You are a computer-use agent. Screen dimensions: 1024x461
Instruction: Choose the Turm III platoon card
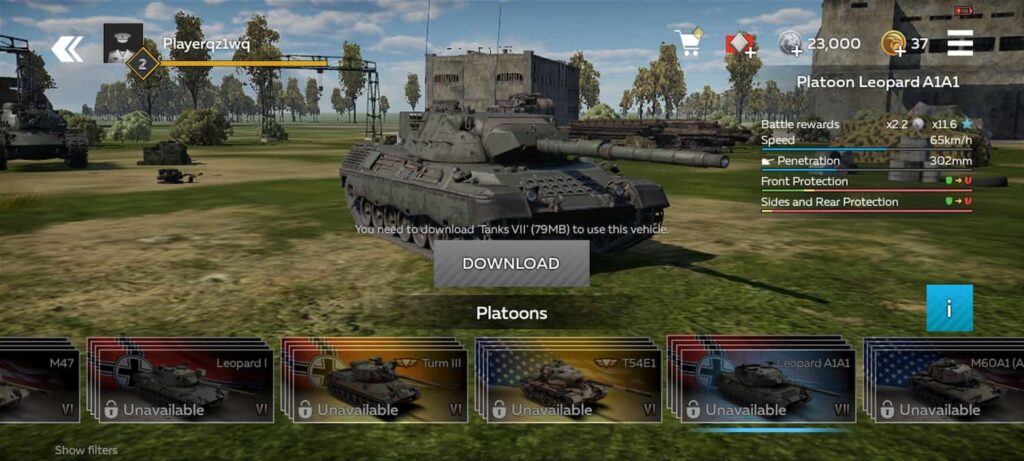375,381
